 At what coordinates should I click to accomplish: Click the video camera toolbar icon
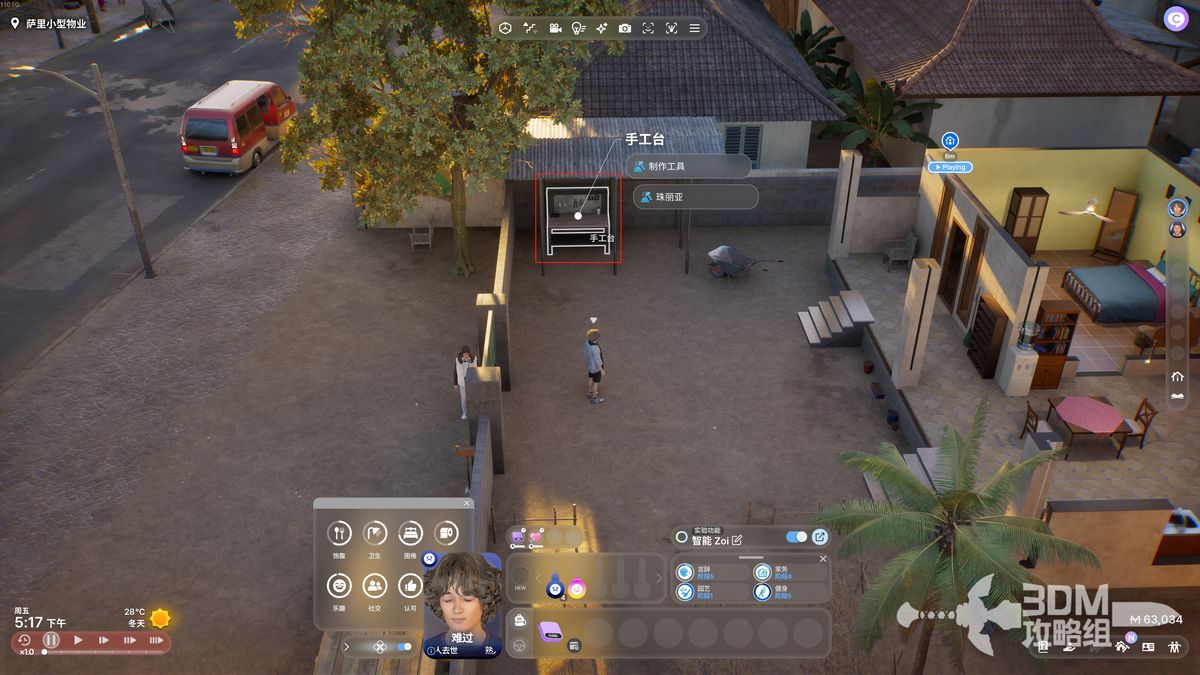pos(554,28)
